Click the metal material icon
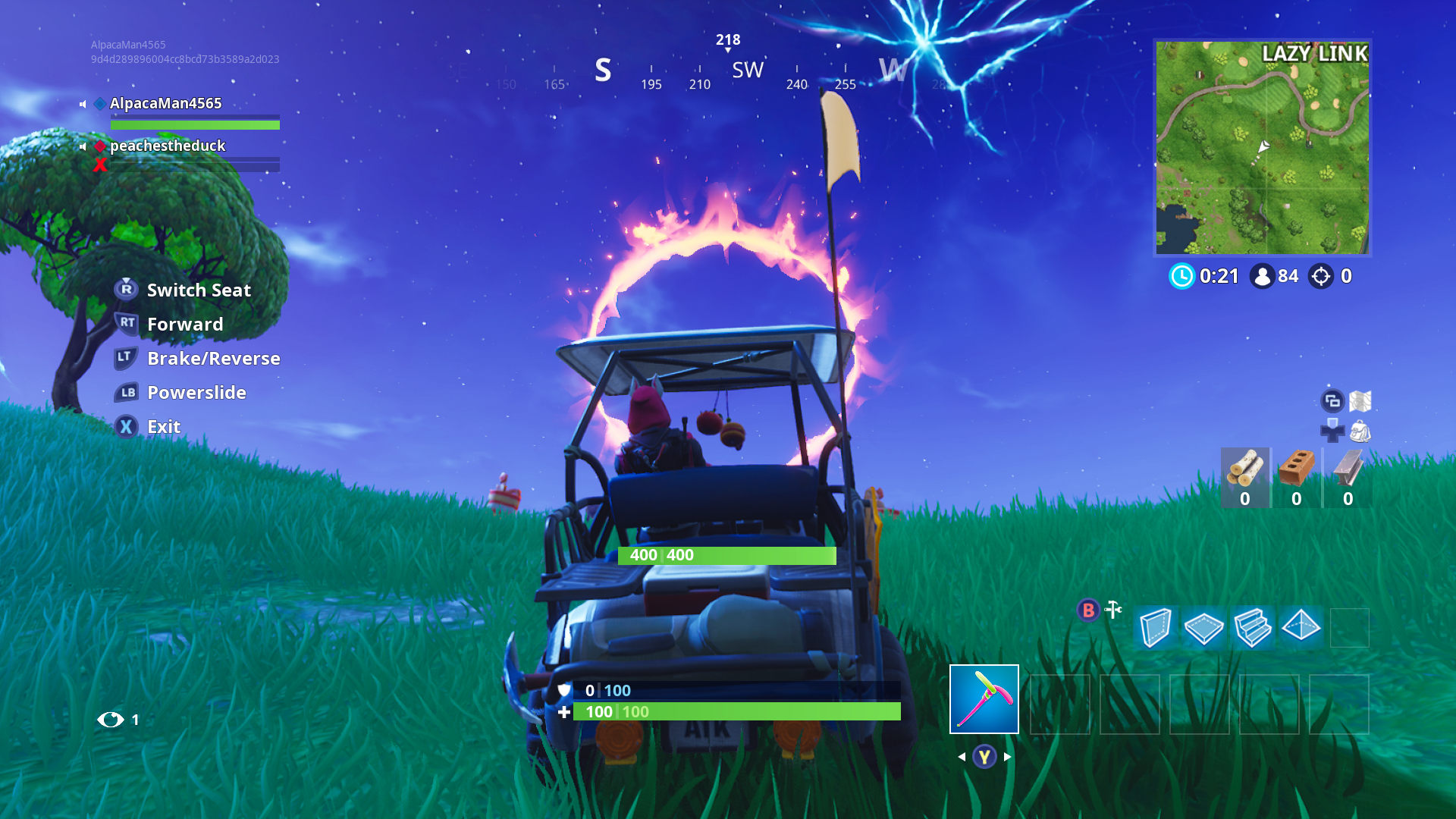Image resolution: width=1456 pixels, height=819 pixels. click(x=1348, y=470)
